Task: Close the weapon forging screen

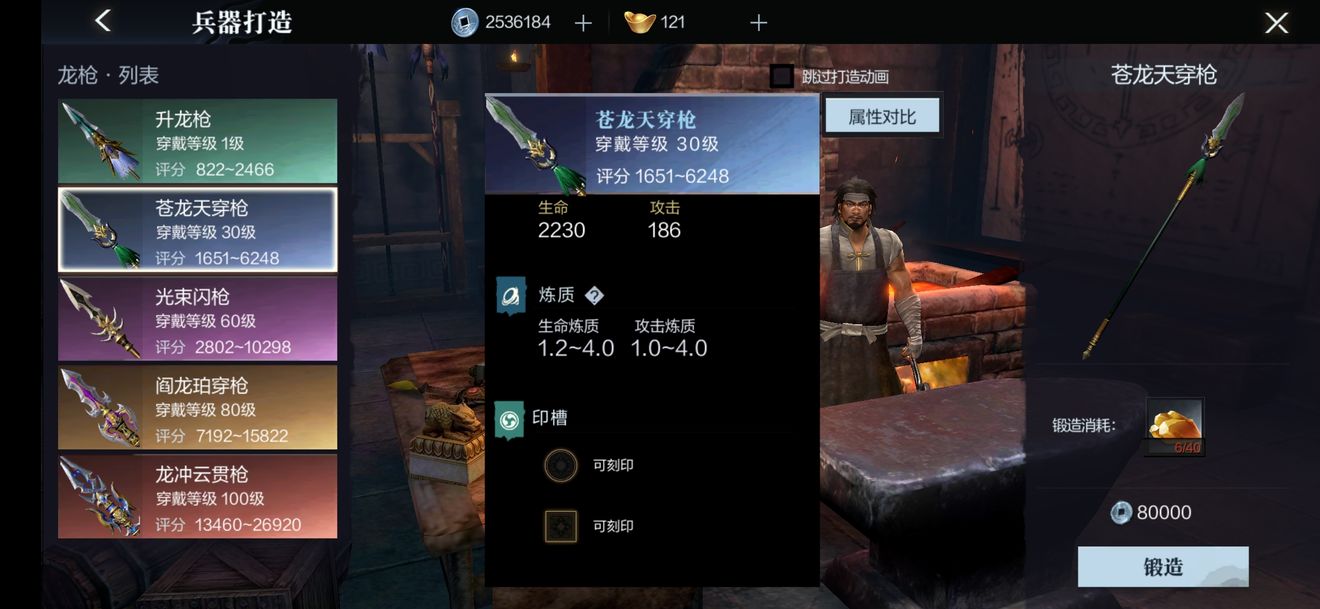Action: coord(1276,23)
